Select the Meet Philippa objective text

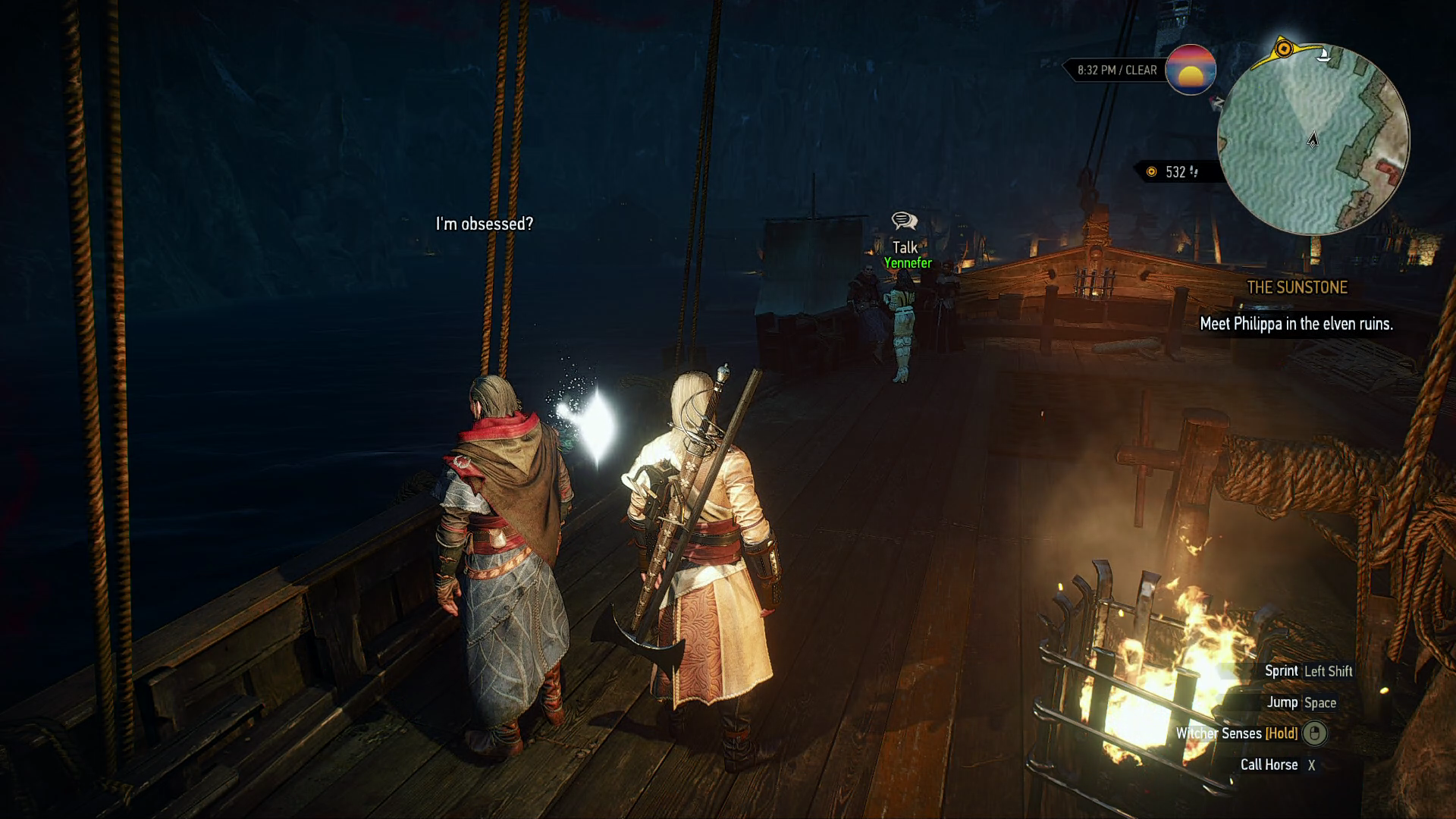pyautogui.click(x=1296, y=324)
